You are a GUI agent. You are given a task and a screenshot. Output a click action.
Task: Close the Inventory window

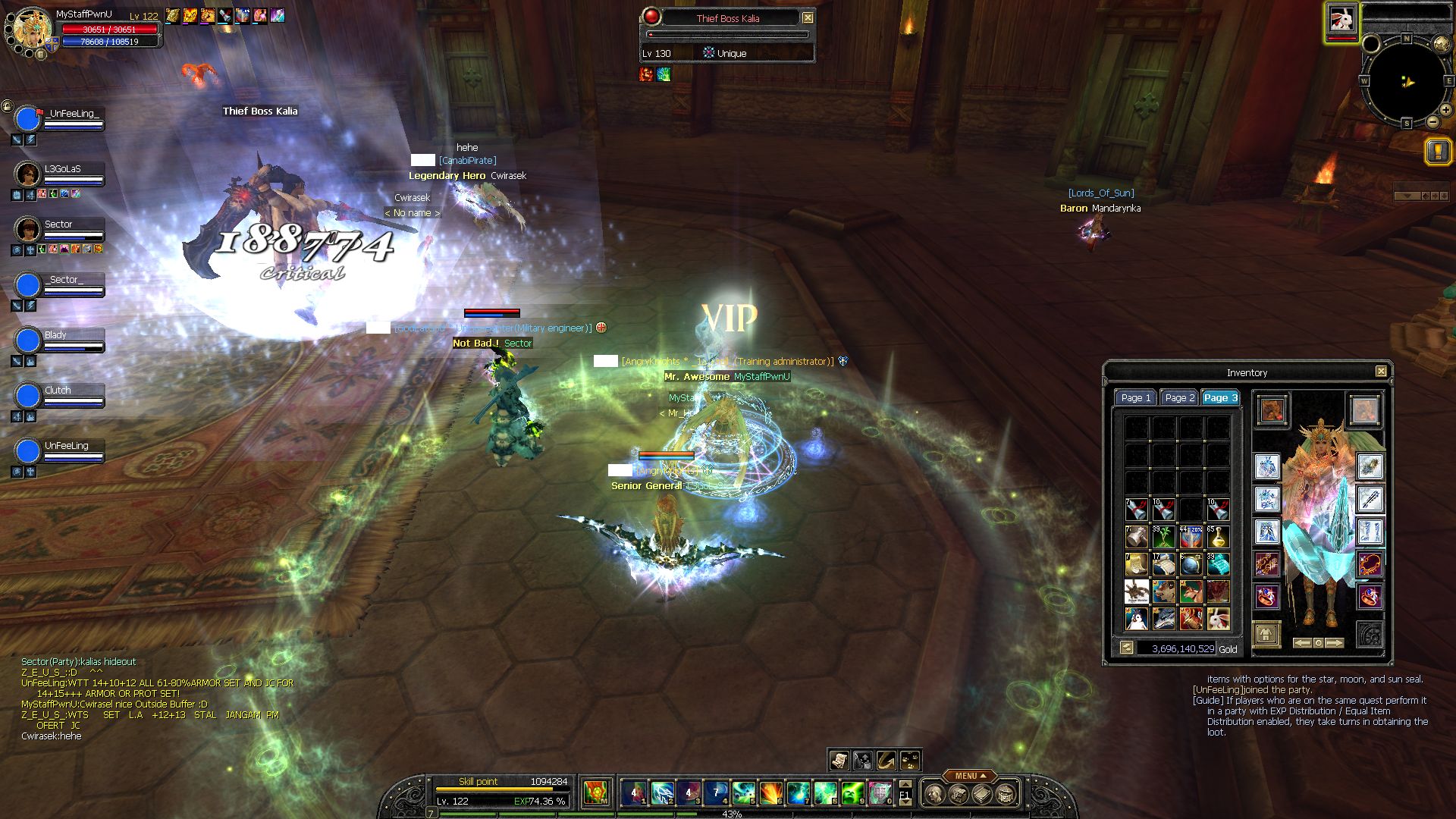1381,372
